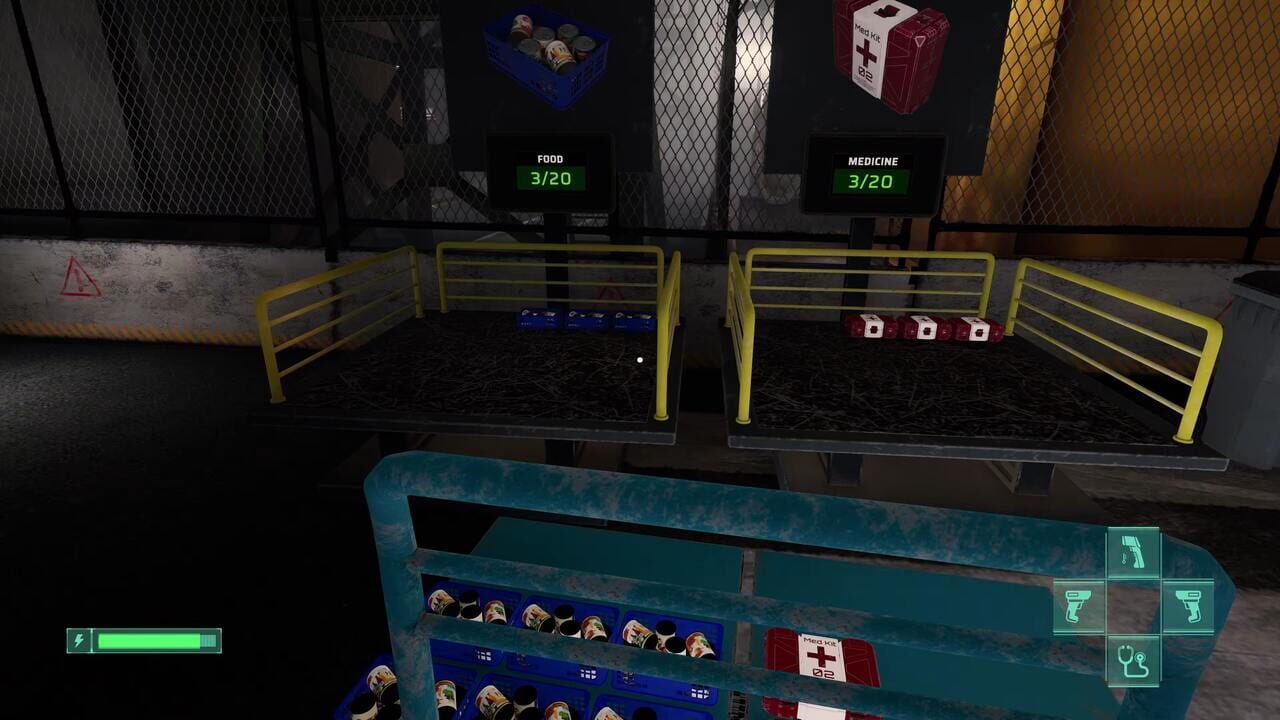The width and height of the screenshot is (1280, 720).
Task: Click the FOOD label on the display screen
Action: (x=551, y=158)
